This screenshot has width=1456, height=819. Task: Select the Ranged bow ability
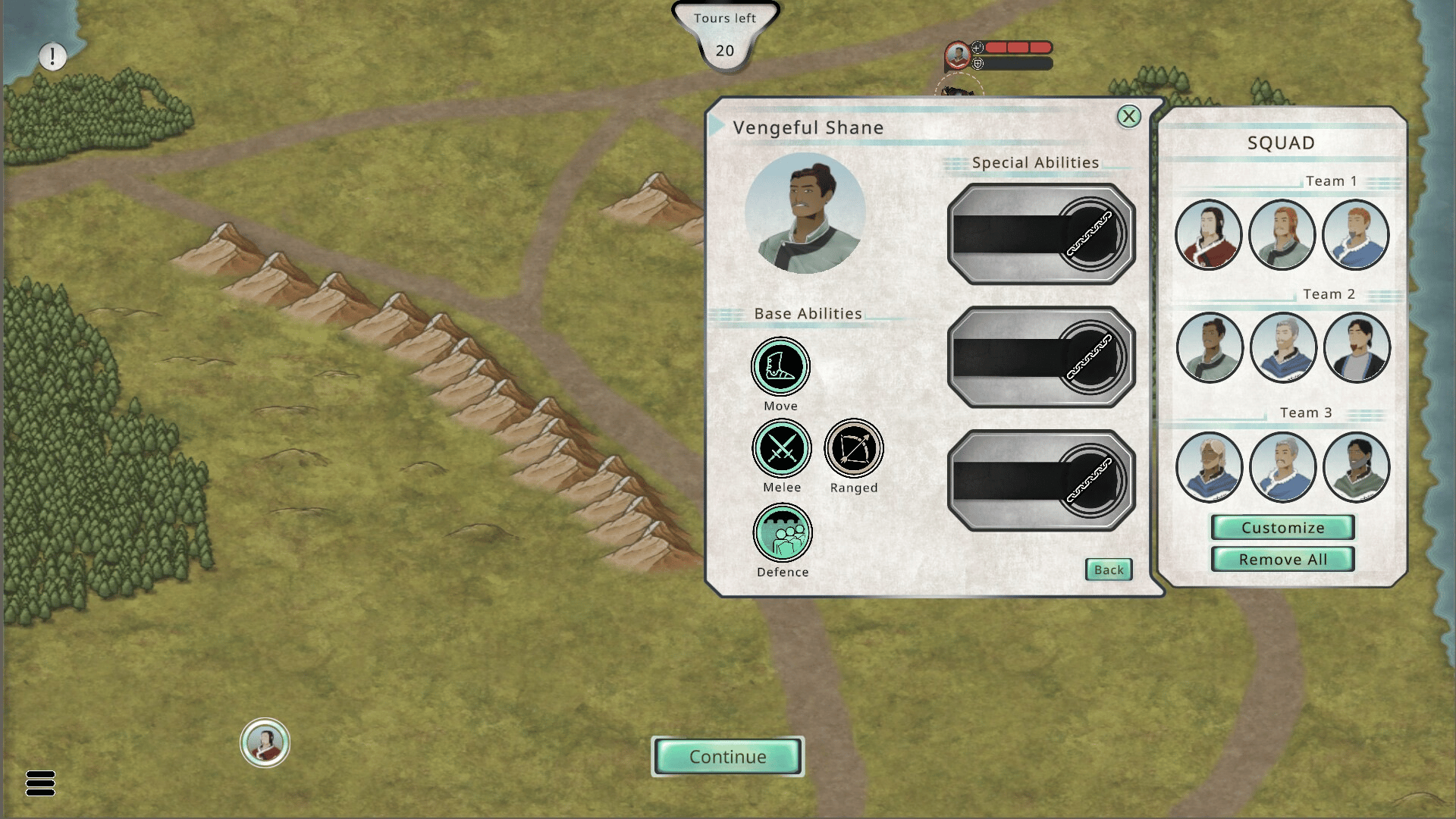click(854, 449)
